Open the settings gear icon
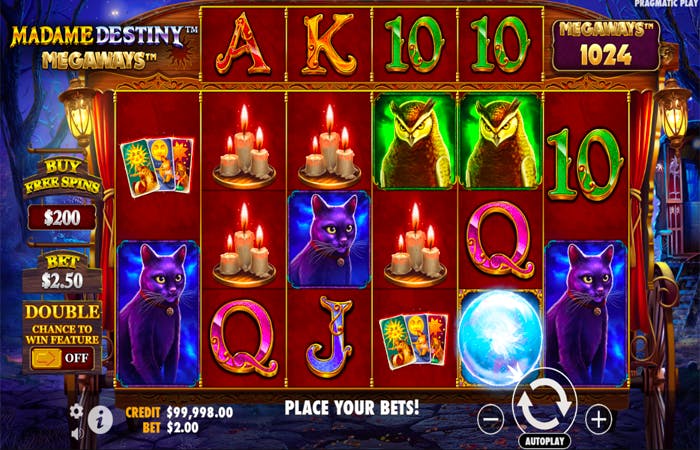Viewport: 700px width, 450px height. pyautogui.click(x=77, y=412)
